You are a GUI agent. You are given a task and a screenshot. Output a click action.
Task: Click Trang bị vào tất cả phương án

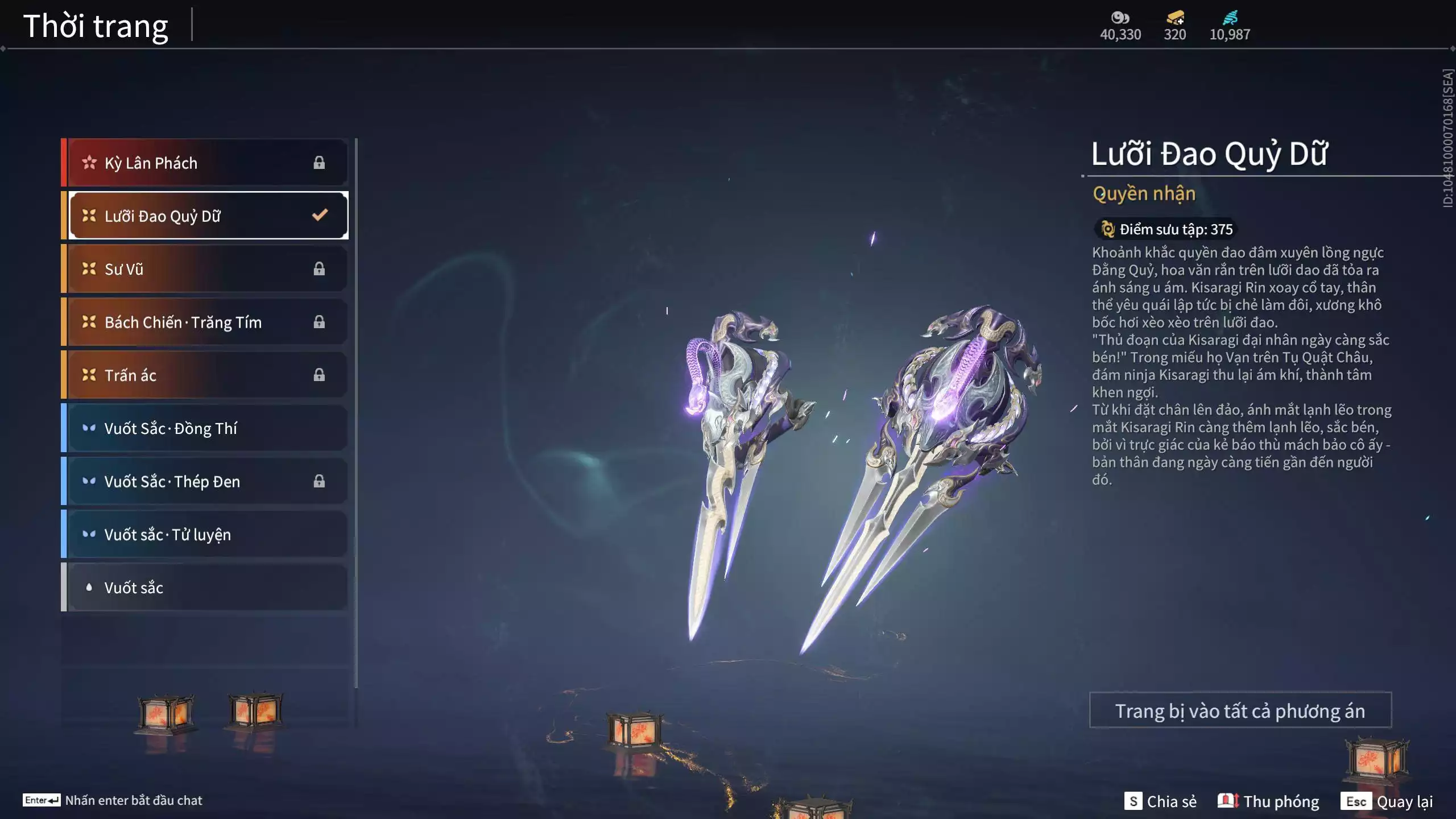[x=1240, y=710]
